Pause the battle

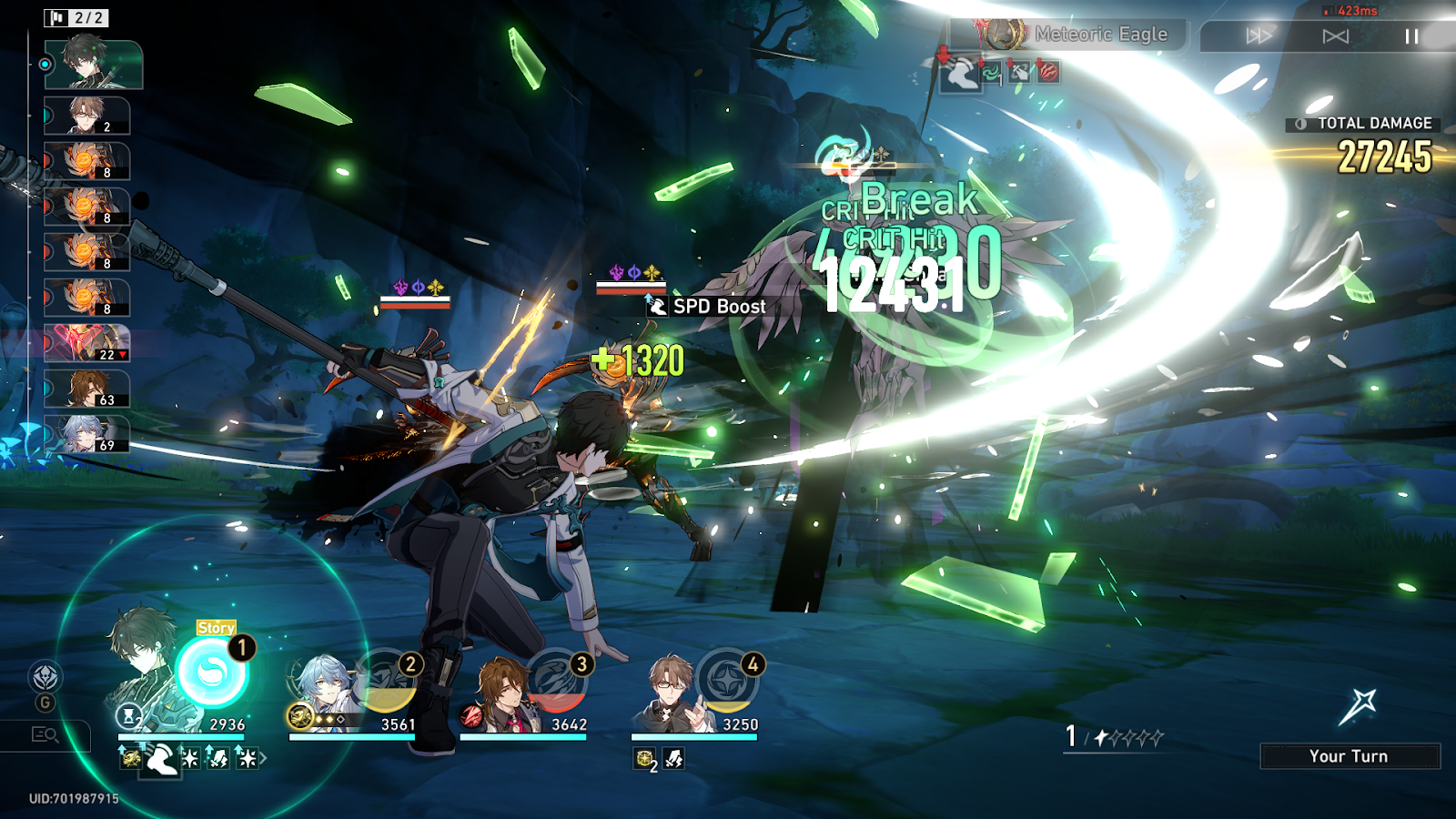click(1411, 36)
